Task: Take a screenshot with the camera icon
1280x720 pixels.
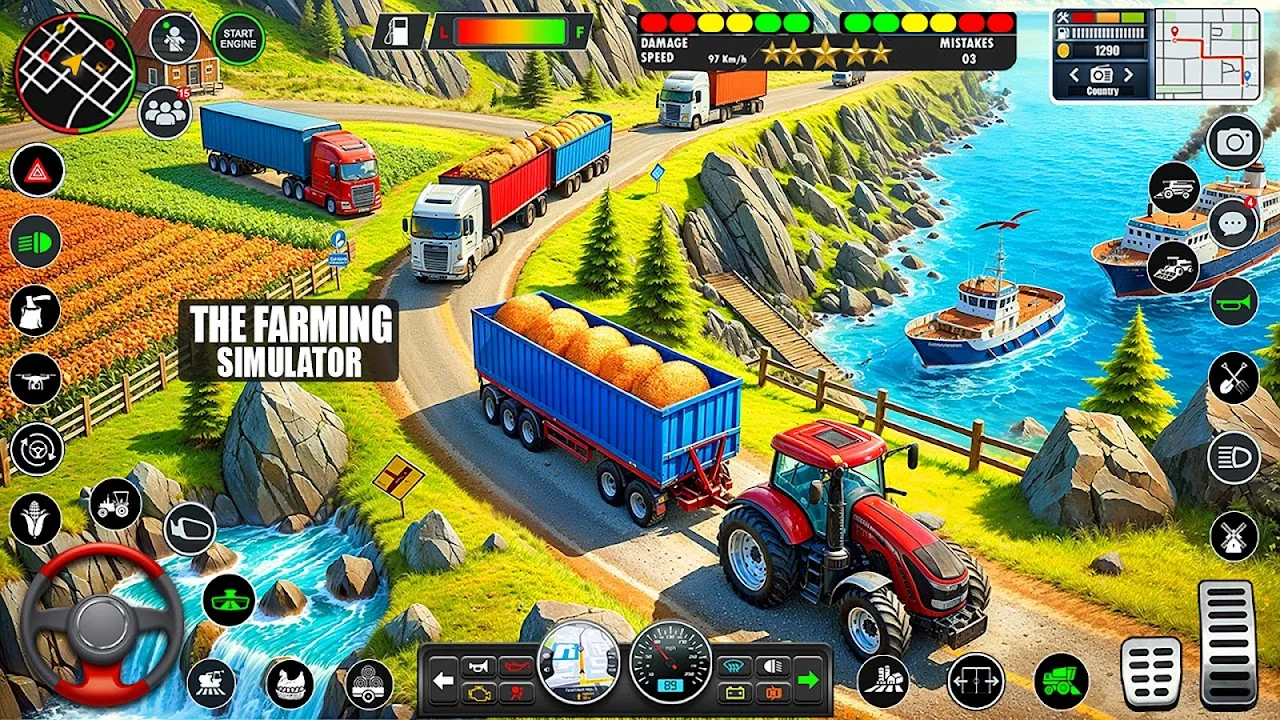Action: [x=1234, y=142]
